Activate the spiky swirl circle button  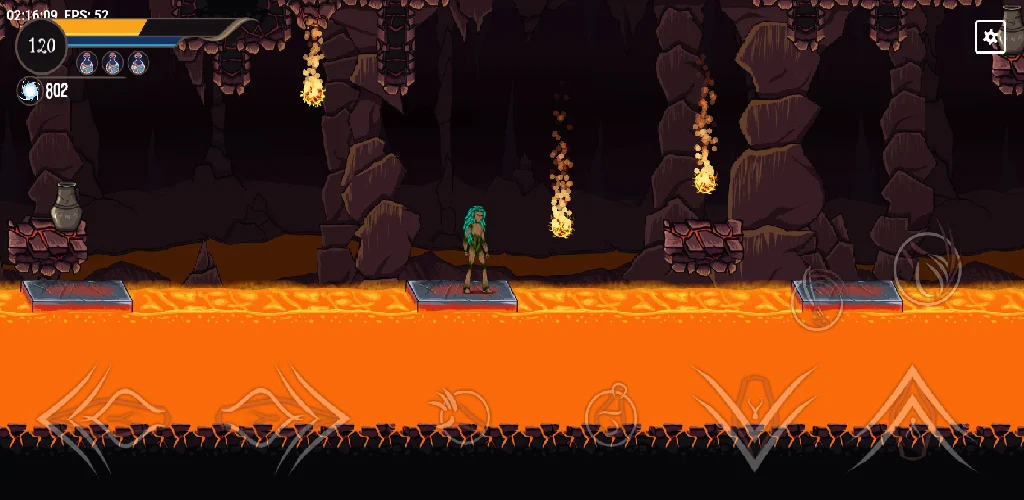point(458,409)
